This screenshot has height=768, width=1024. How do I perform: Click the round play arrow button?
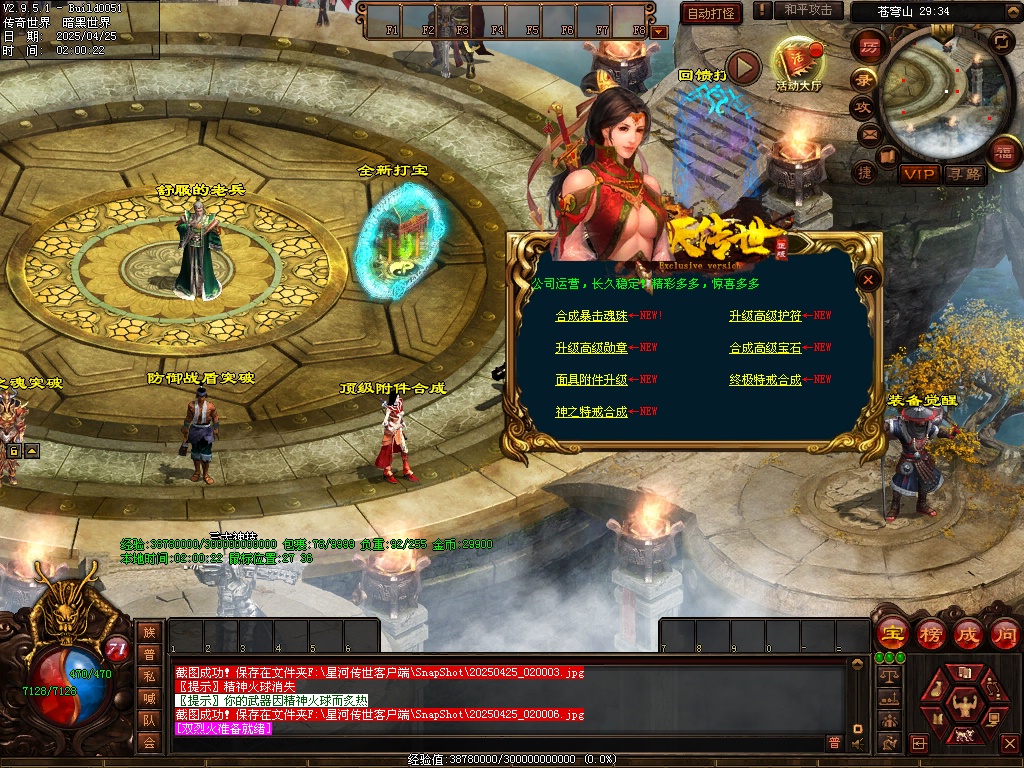tap(743, 67)
